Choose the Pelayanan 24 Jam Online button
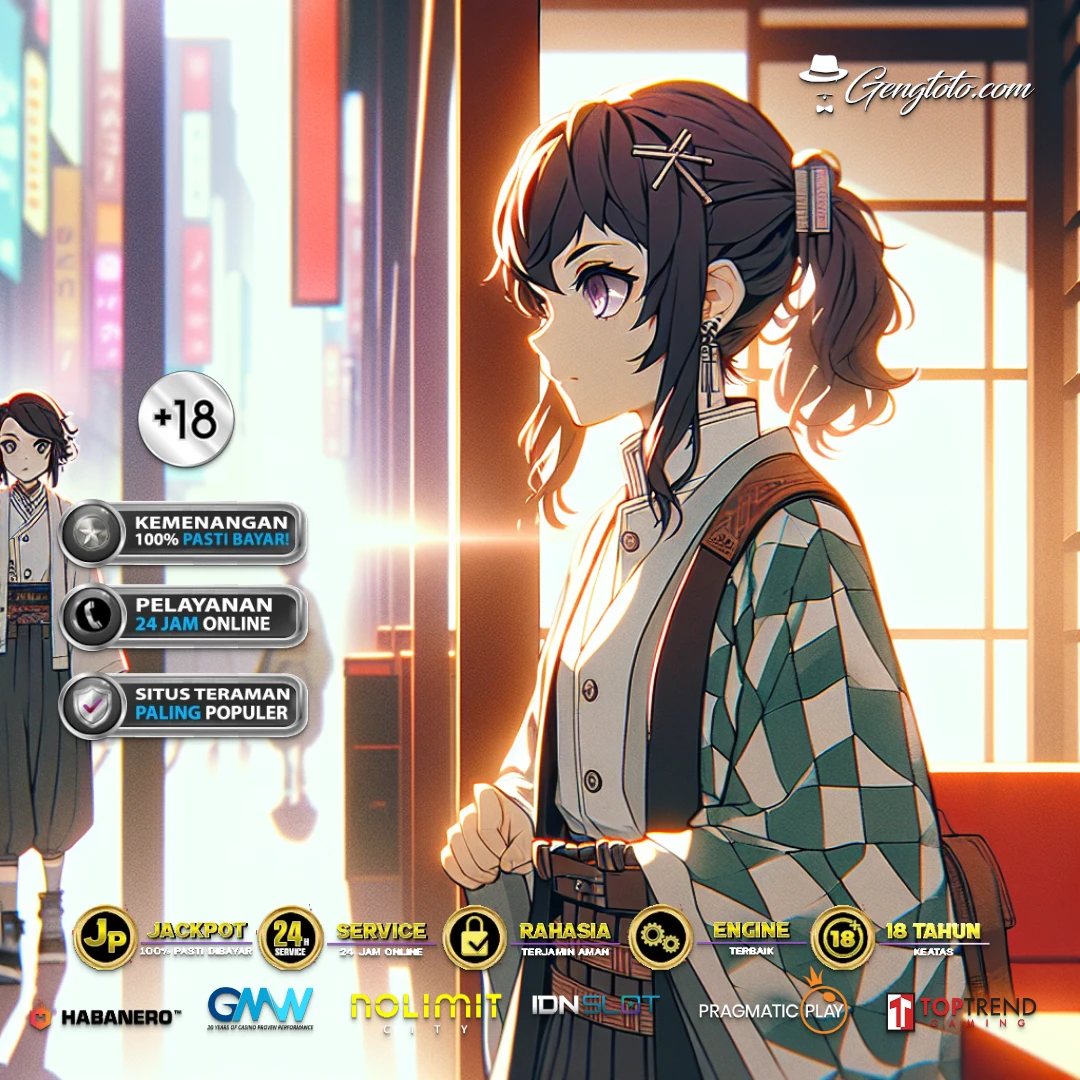The image size is (1080, 1080). (x=182, y=615)
